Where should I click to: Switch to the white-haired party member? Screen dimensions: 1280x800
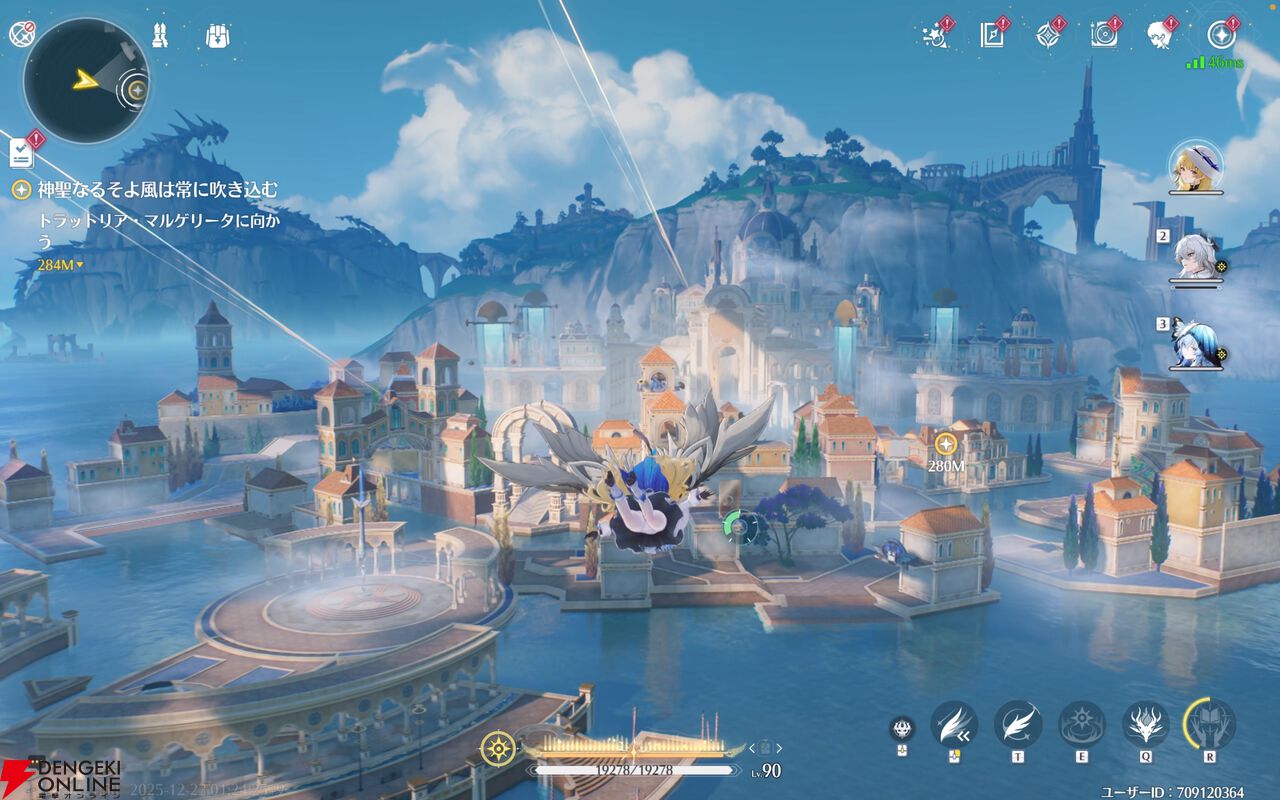[x=1196, y=259]
